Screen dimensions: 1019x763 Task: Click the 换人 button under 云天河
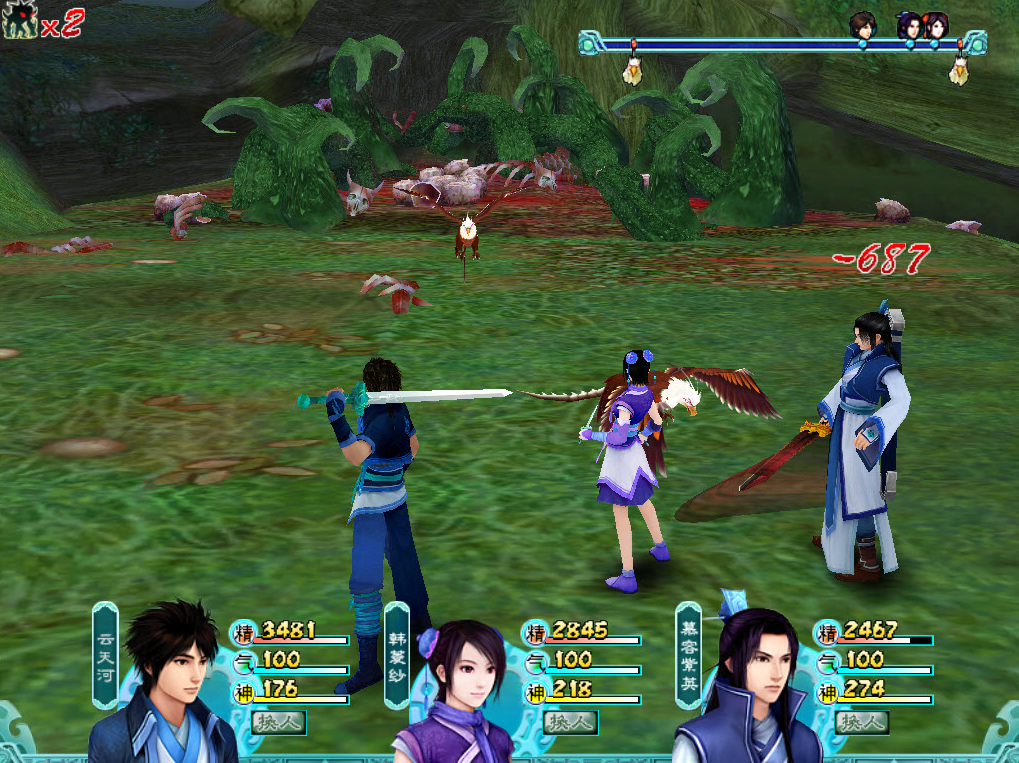279,722
